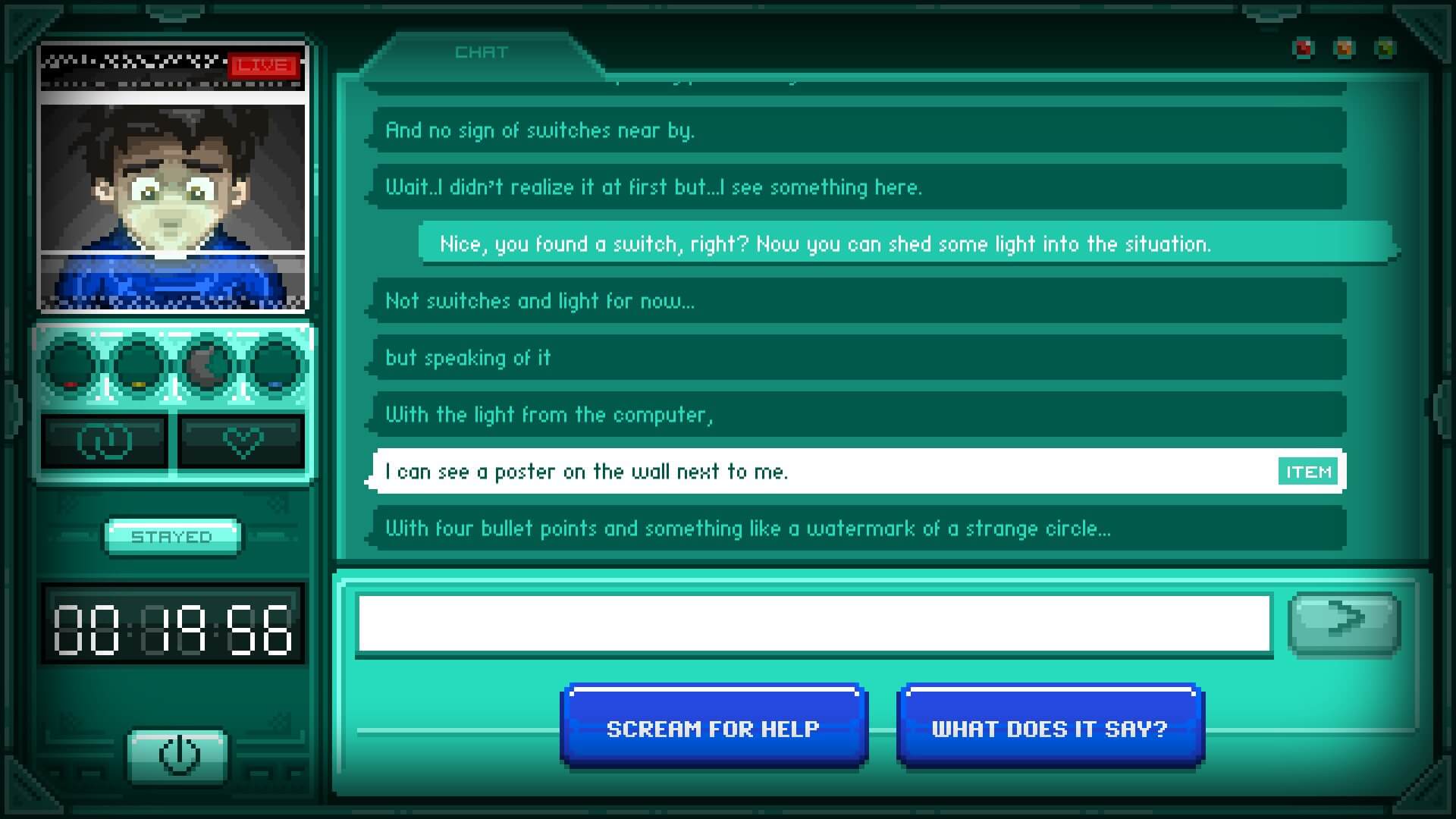Click the Stayed status button
The width and height of the screenshot is (1456, 819).
[172, 537]
